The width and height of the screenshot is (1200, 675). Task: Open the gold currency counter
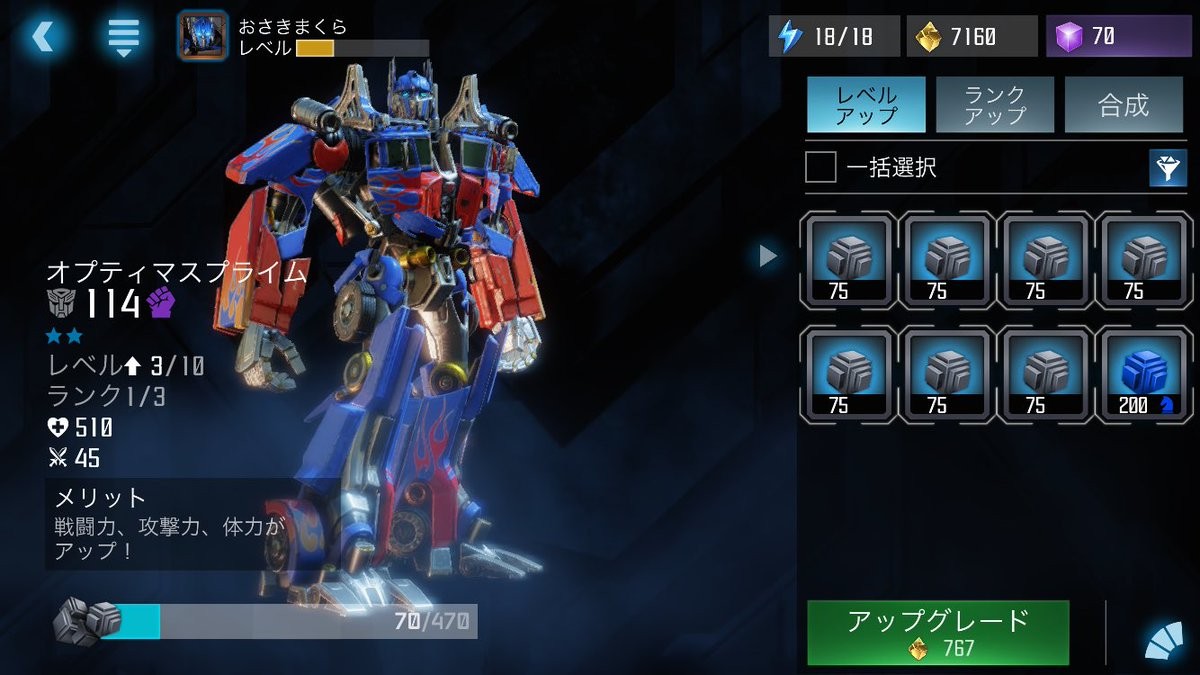point(971,37)
